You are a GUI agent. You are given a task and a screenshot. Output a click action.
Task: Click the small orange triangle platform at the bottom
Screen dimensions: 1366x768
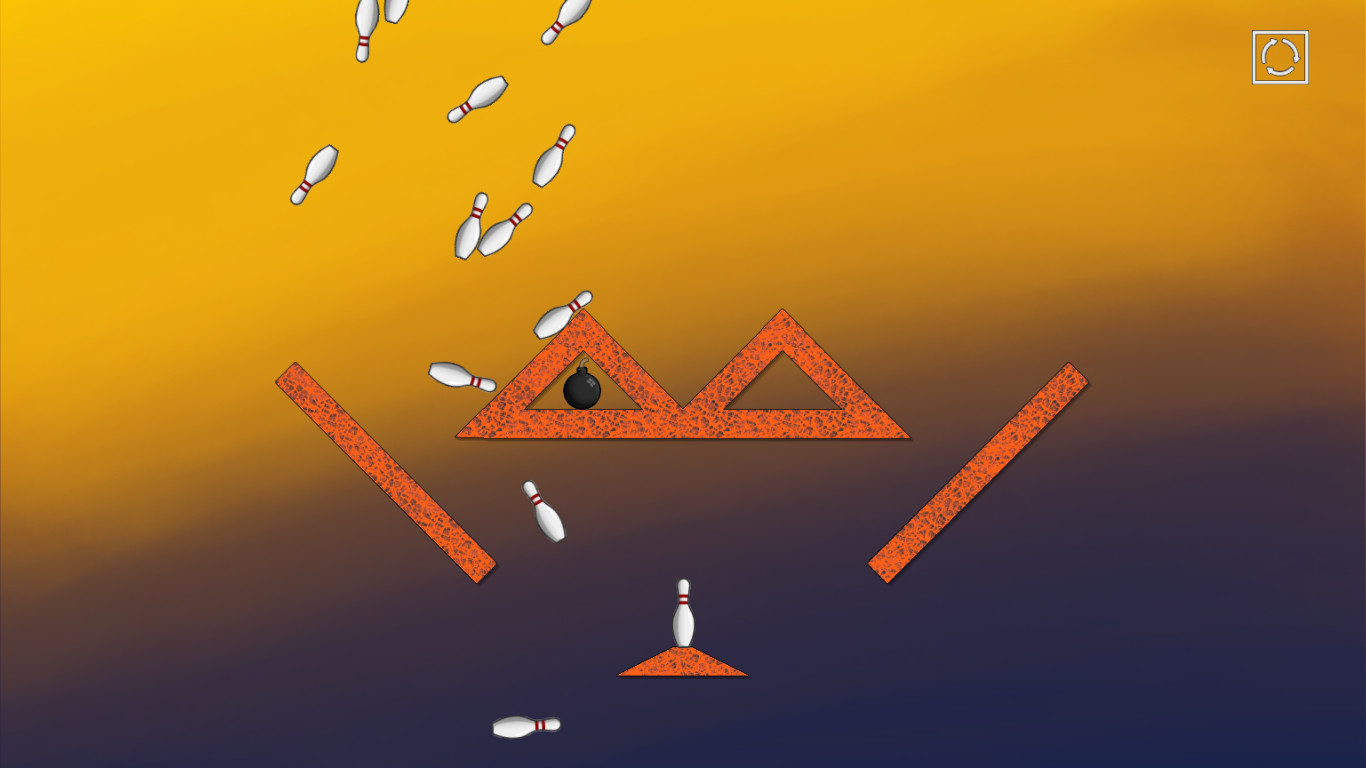pos(683,663)
